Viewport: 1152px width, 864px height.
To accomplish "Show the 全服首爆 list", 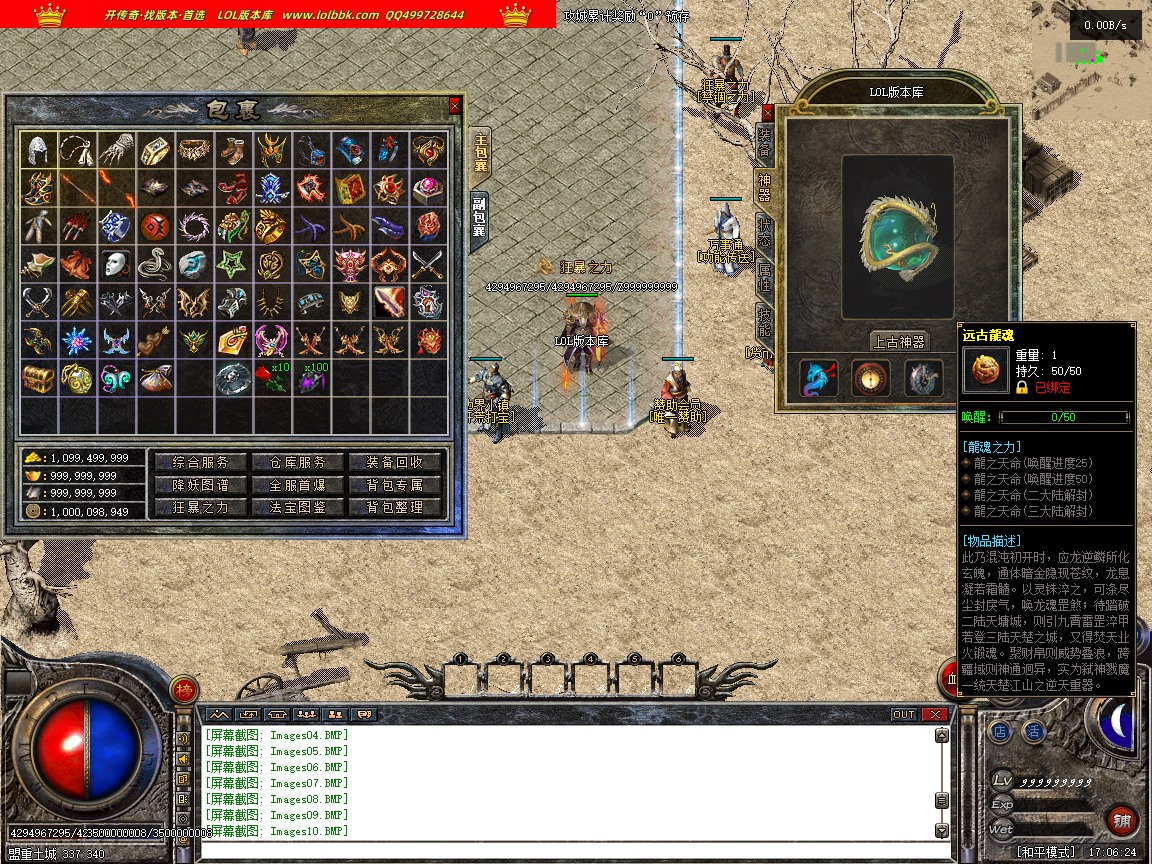I will (298, 485).
